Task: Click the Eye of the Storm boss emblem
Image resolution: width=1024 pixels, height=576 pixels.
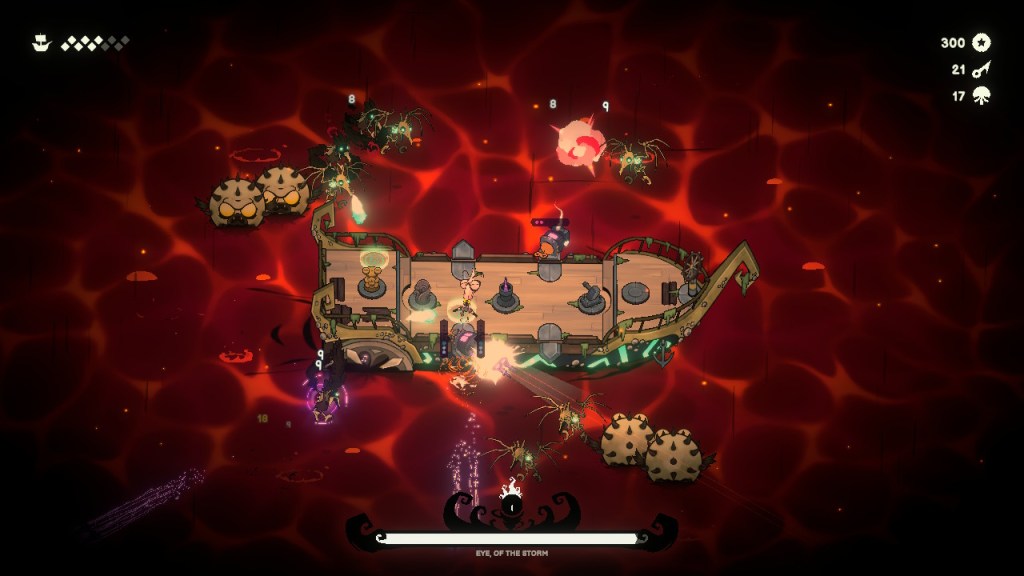Action: coord(512,503)
